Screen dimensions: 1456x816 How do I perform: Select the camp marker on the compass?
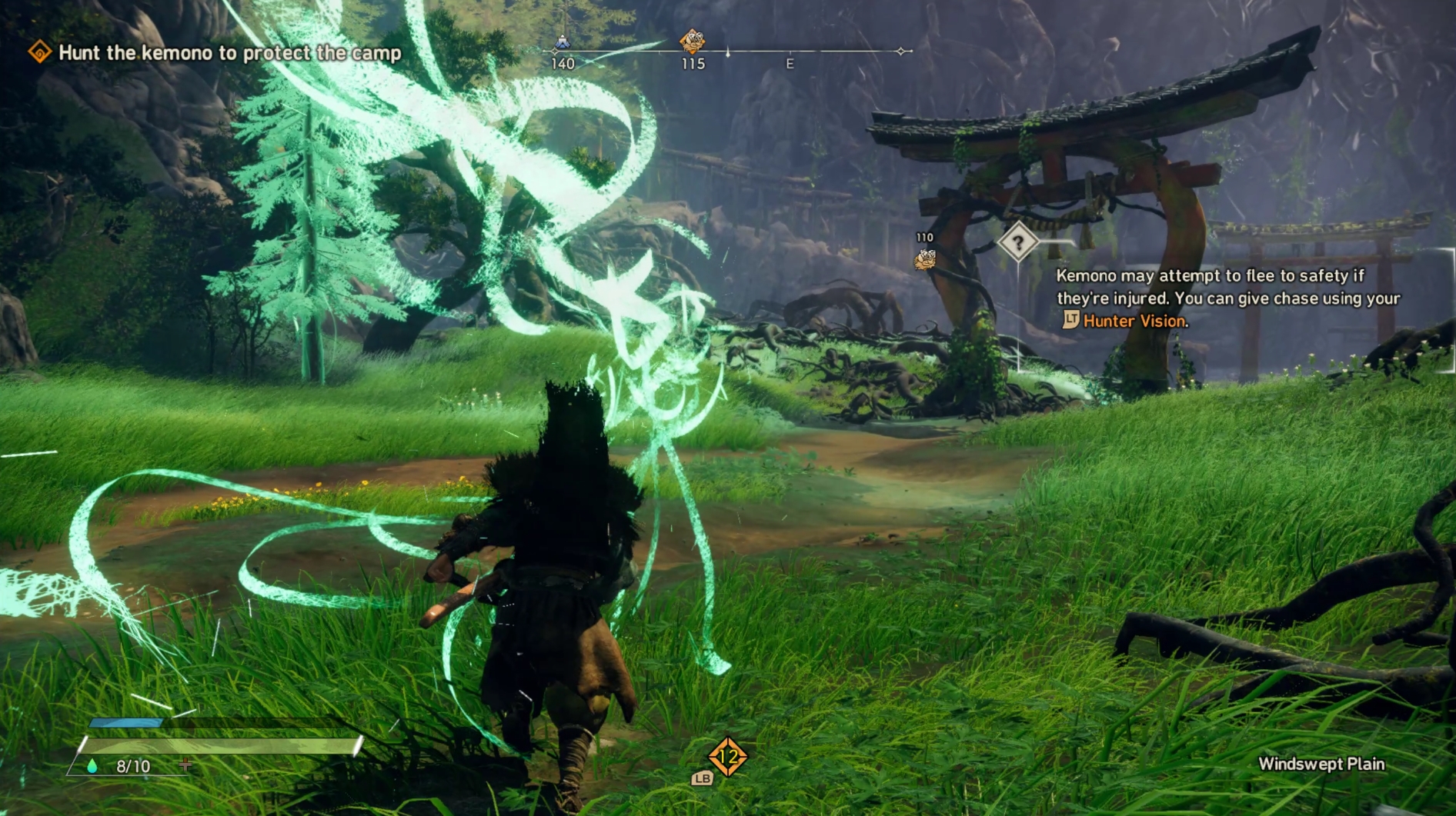(563, 42)
